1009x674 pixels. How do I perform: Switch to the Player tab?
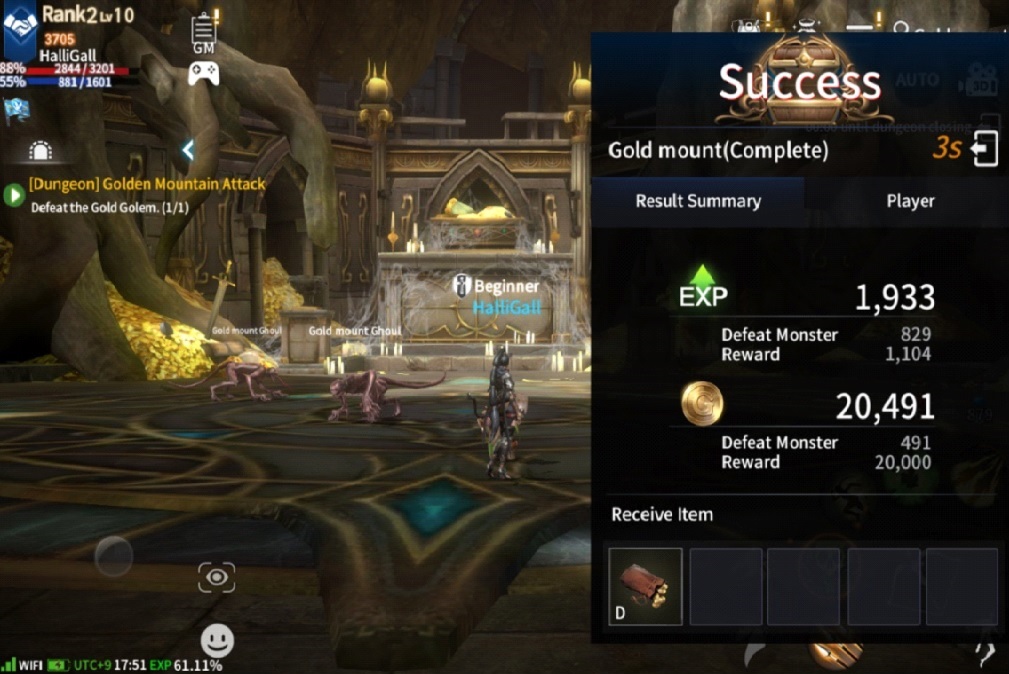click(910, 201)
